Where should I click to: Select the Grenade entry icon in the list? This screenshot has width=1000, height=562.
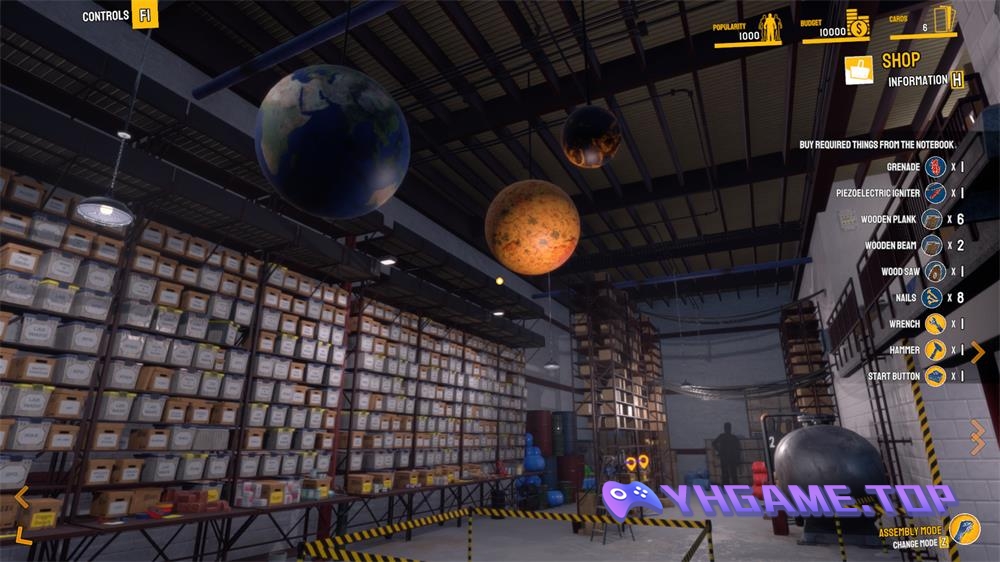coord(936,166)
